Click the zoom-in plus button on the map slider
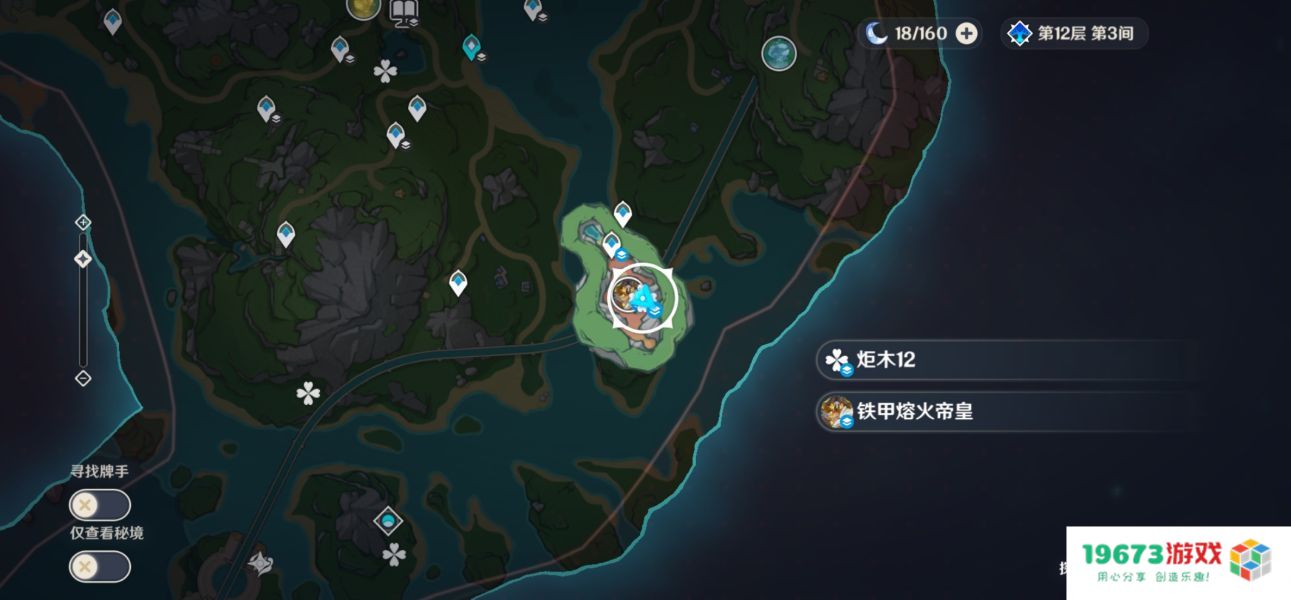1291x600 pixels. click(83, 222)
